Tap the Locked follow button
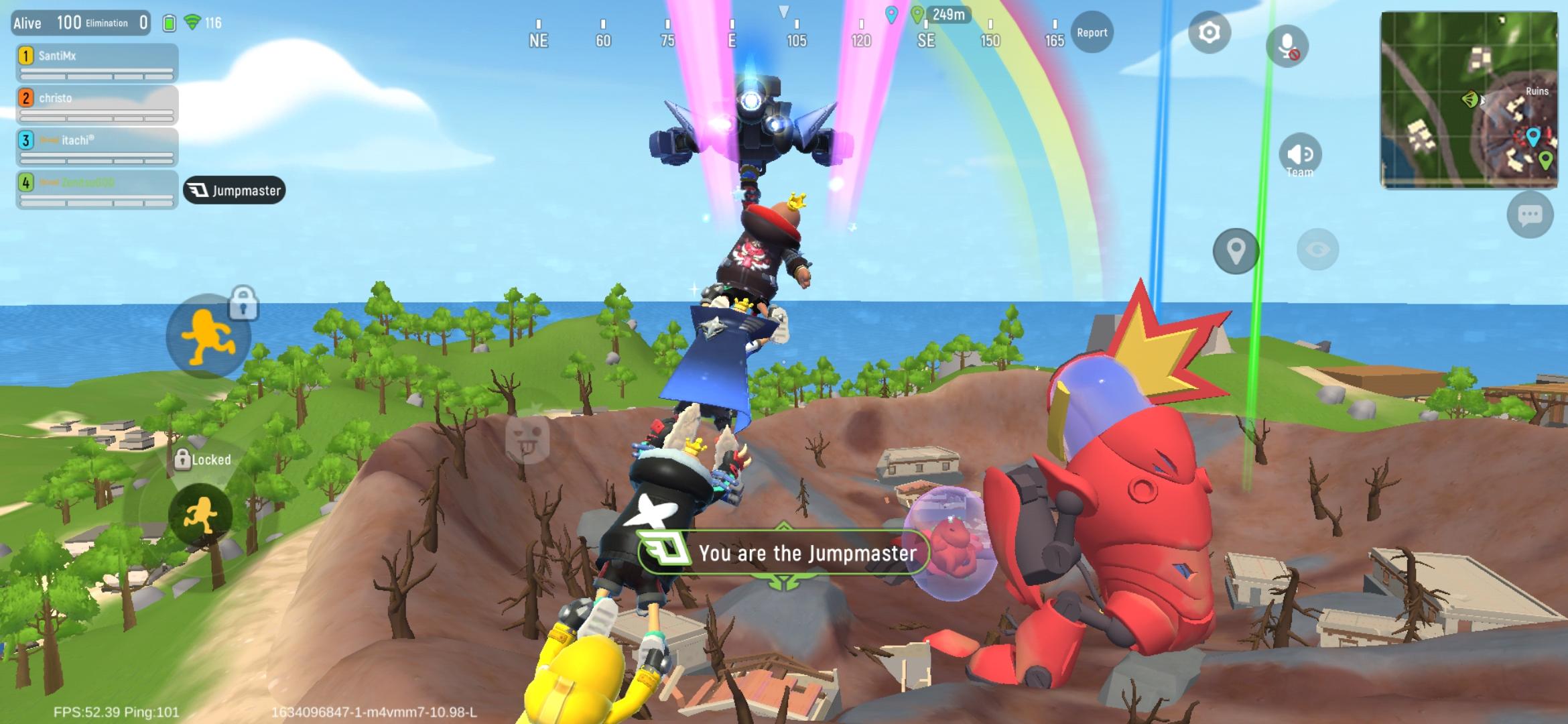 200,515
